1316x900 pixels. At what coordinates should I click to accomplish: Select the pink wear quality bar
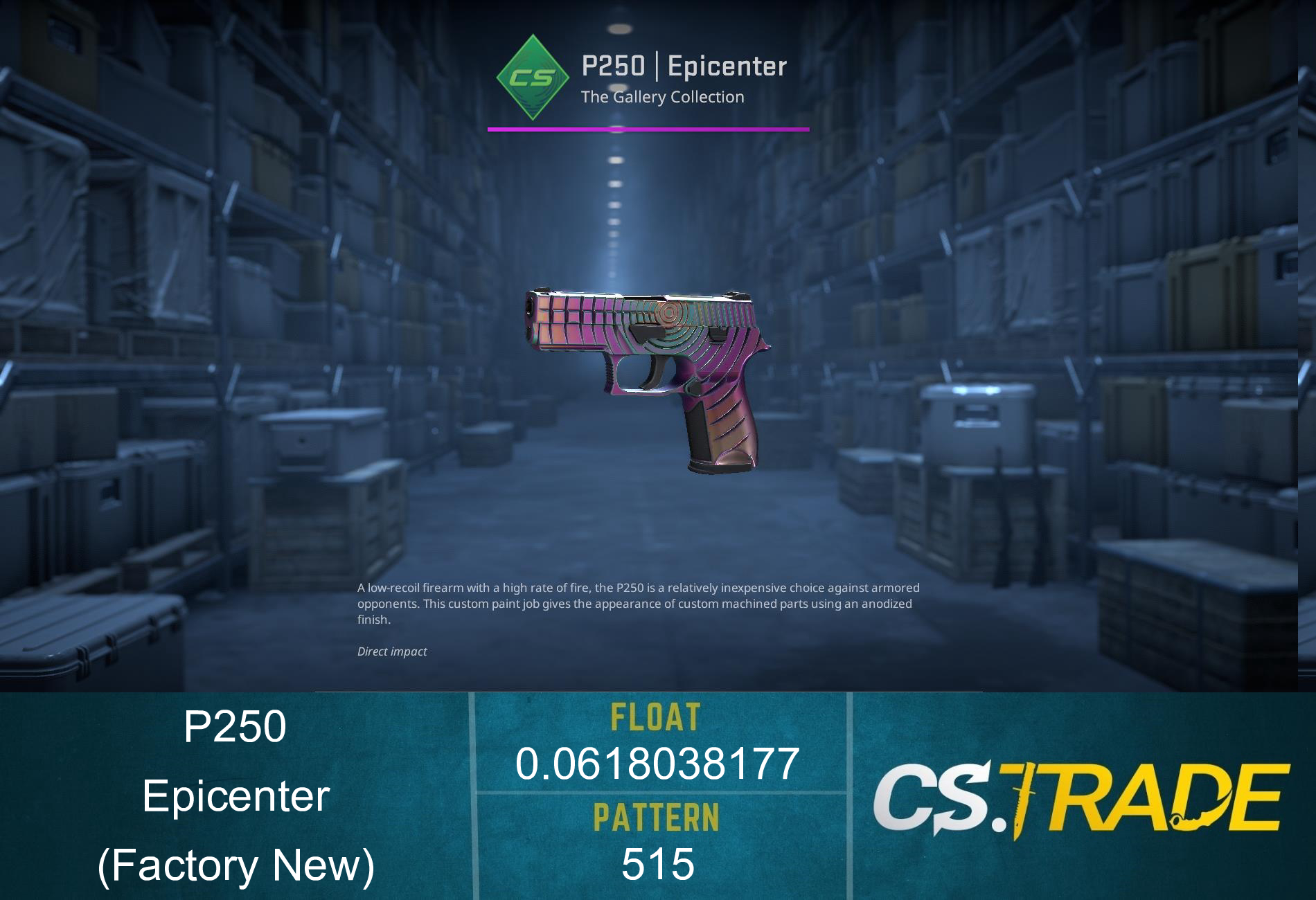[x=649, y=127]
